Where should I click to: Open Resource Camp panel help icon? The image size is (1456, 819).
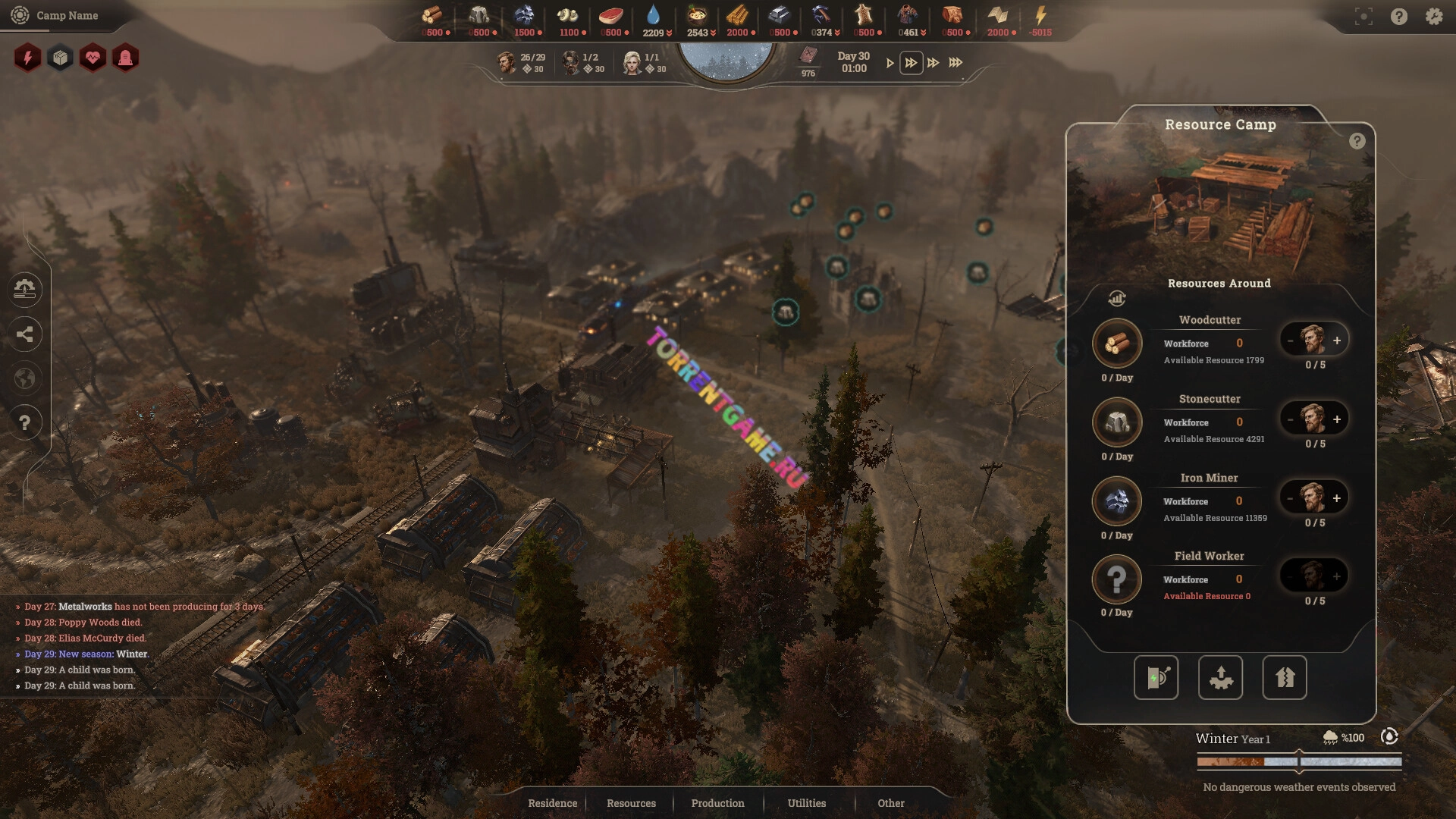[1357, 141]
